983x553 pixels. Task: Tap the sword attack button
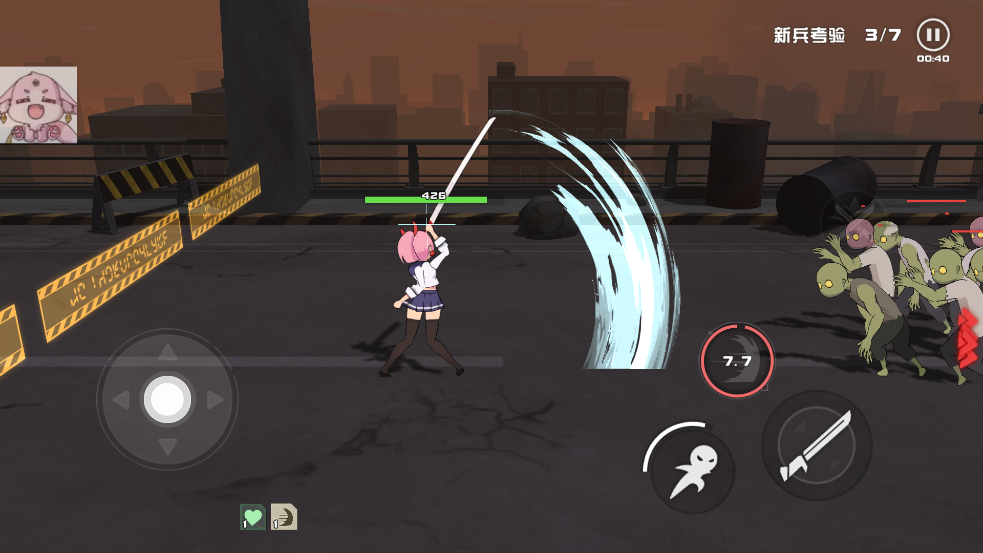816,445
